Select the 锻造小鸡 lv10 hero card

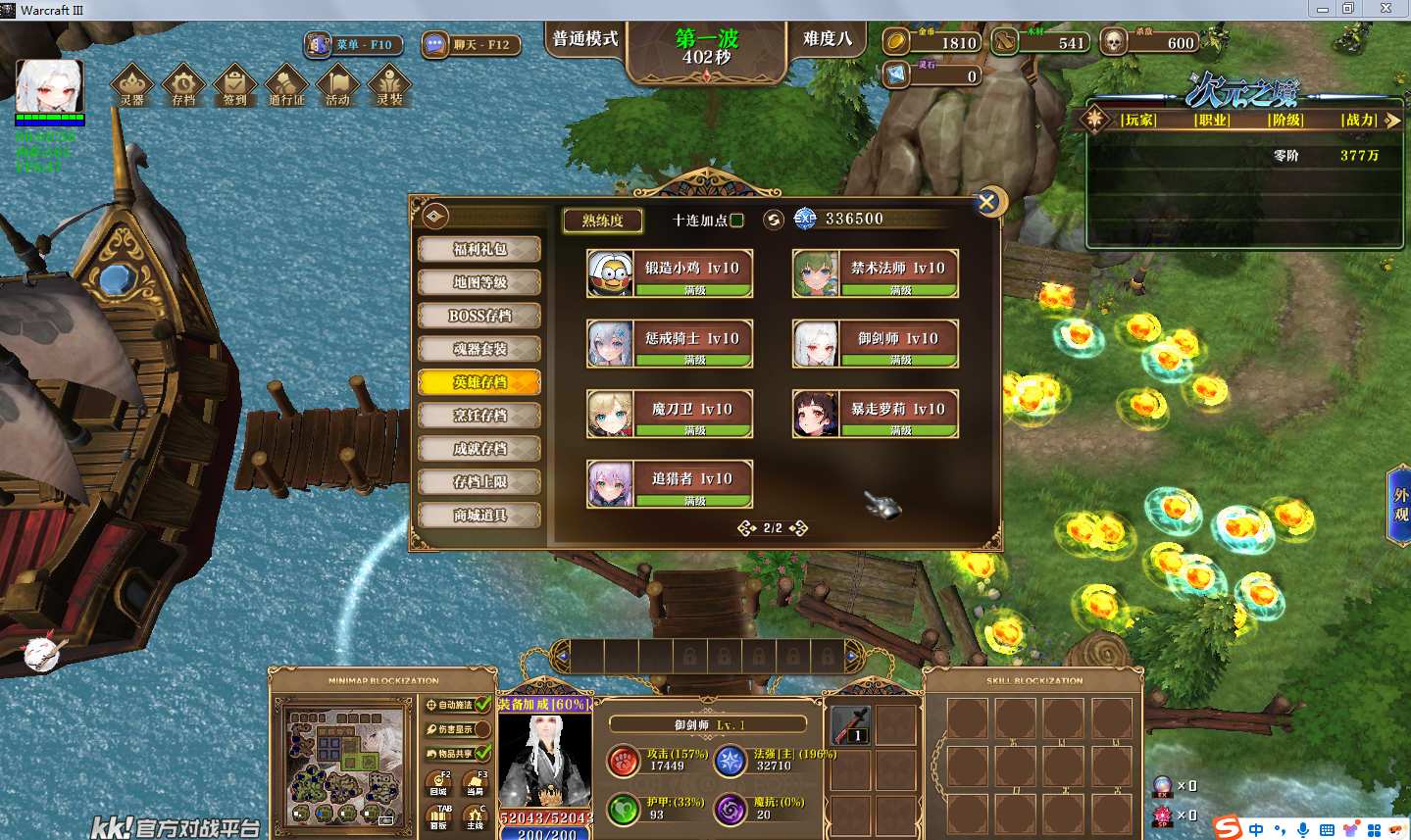(670, 272)
